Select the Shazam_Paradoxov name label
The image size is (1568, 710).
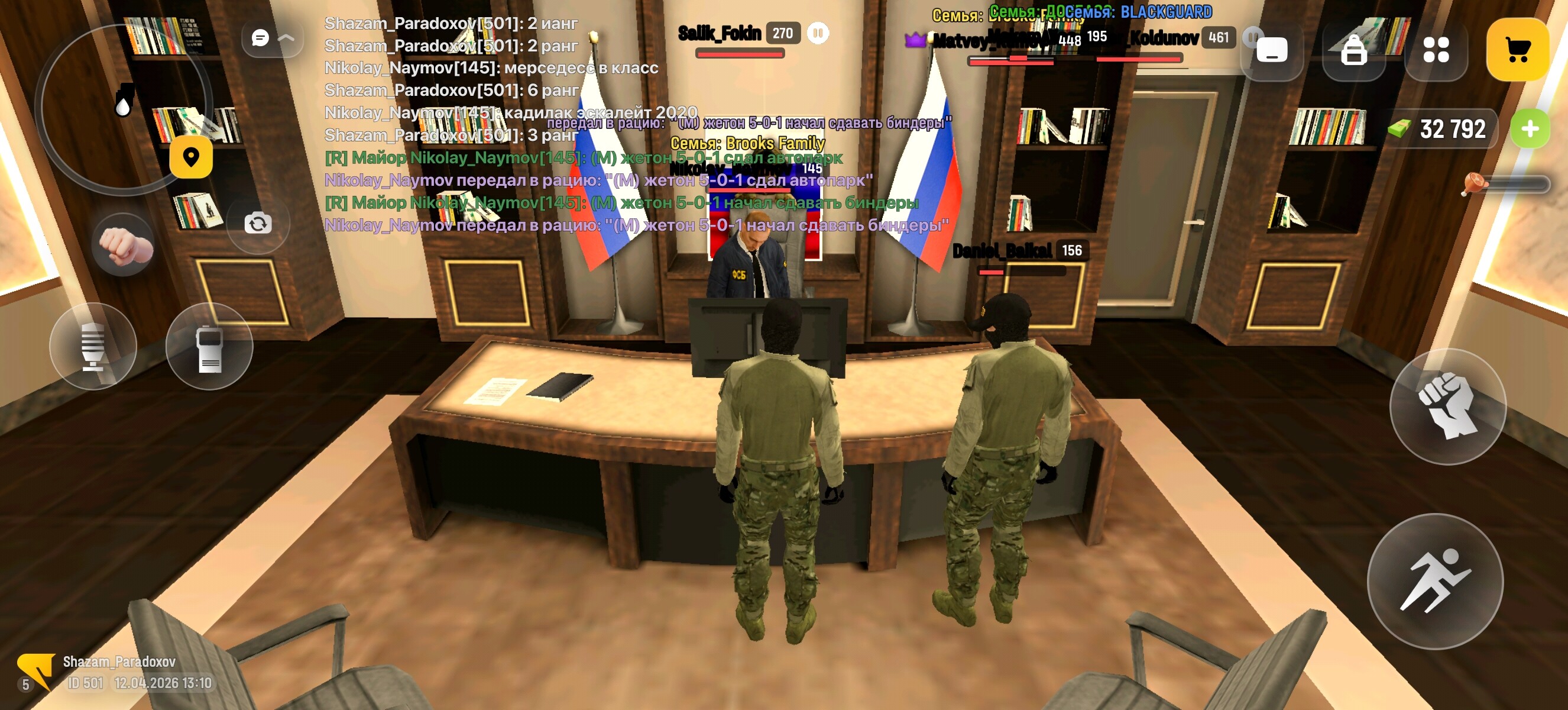point(119,663)
